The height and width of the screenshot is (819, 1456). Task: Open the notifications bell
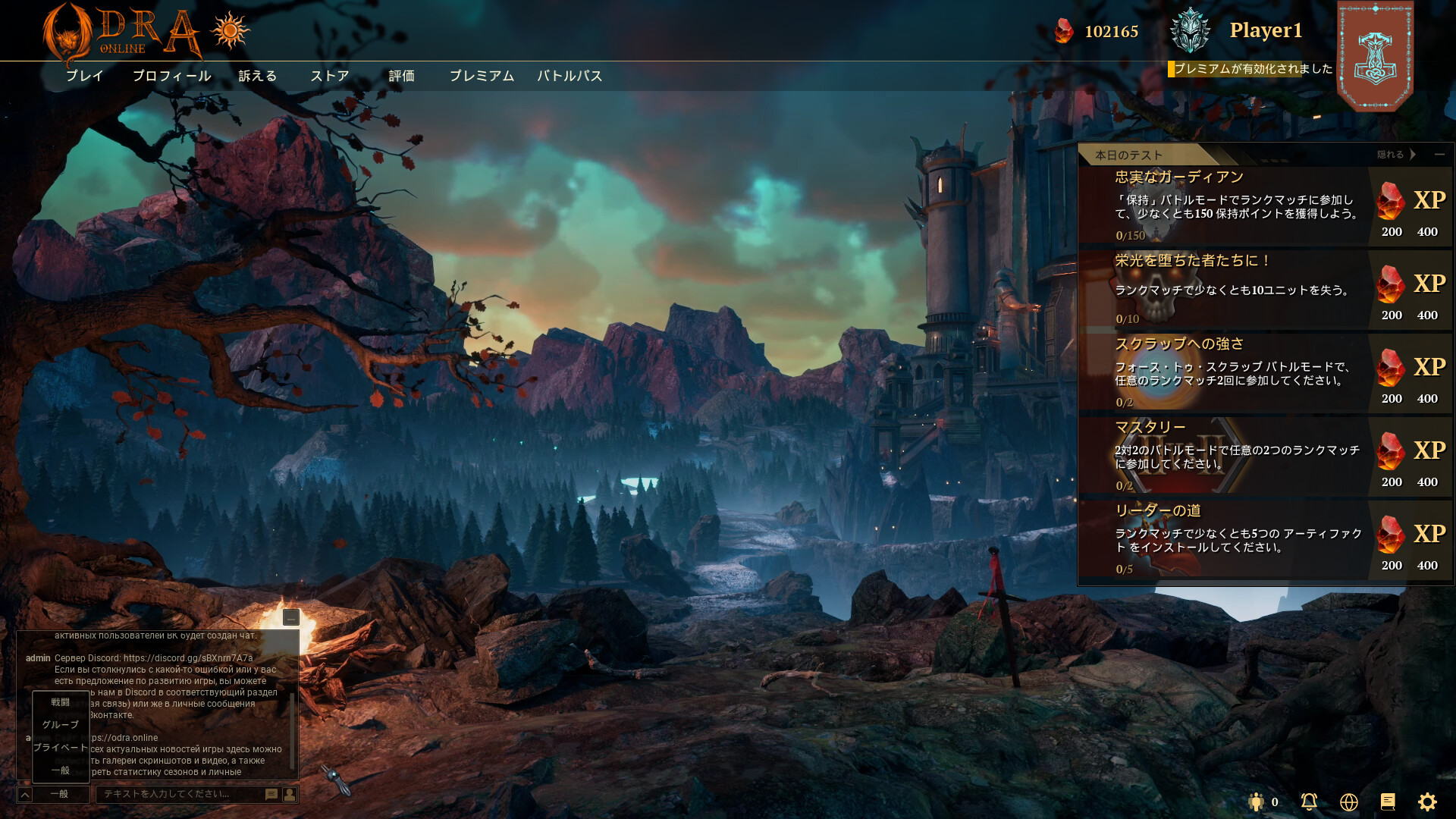[x=1309, y=802]
